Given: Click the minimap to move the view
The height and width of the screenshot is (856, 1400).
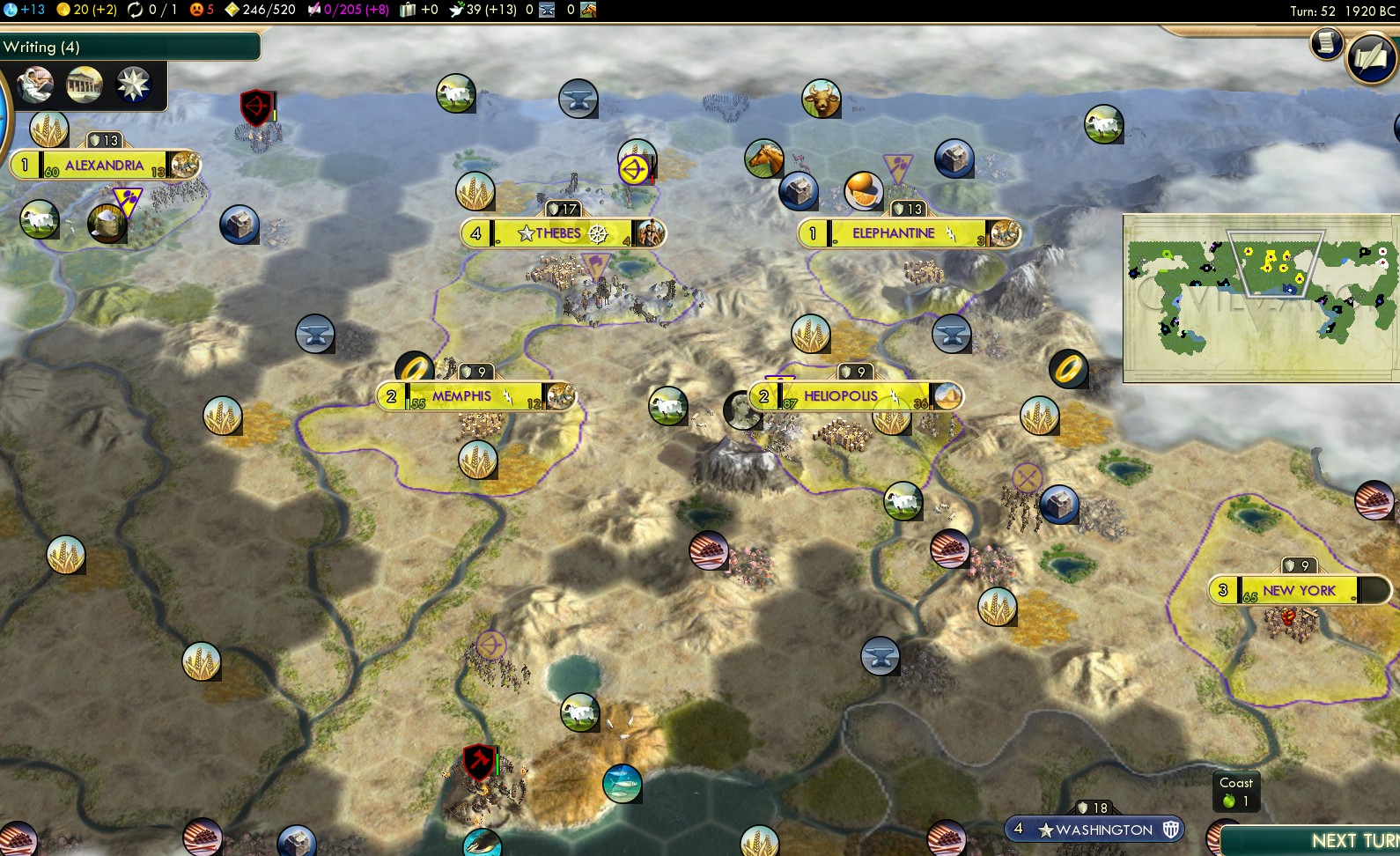Looking at the screenshot, I should click(x=1261, y=298).
